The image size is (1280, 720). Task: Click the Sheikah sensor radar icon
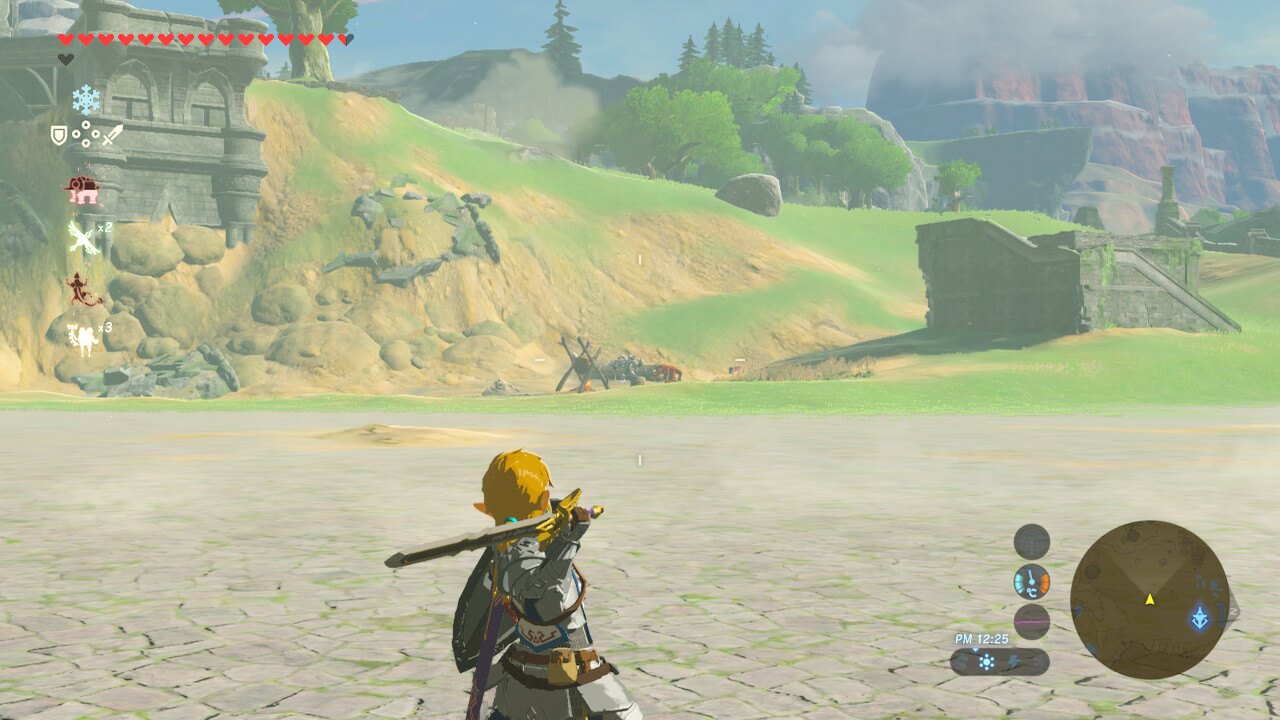click(x=1031, y=541)
